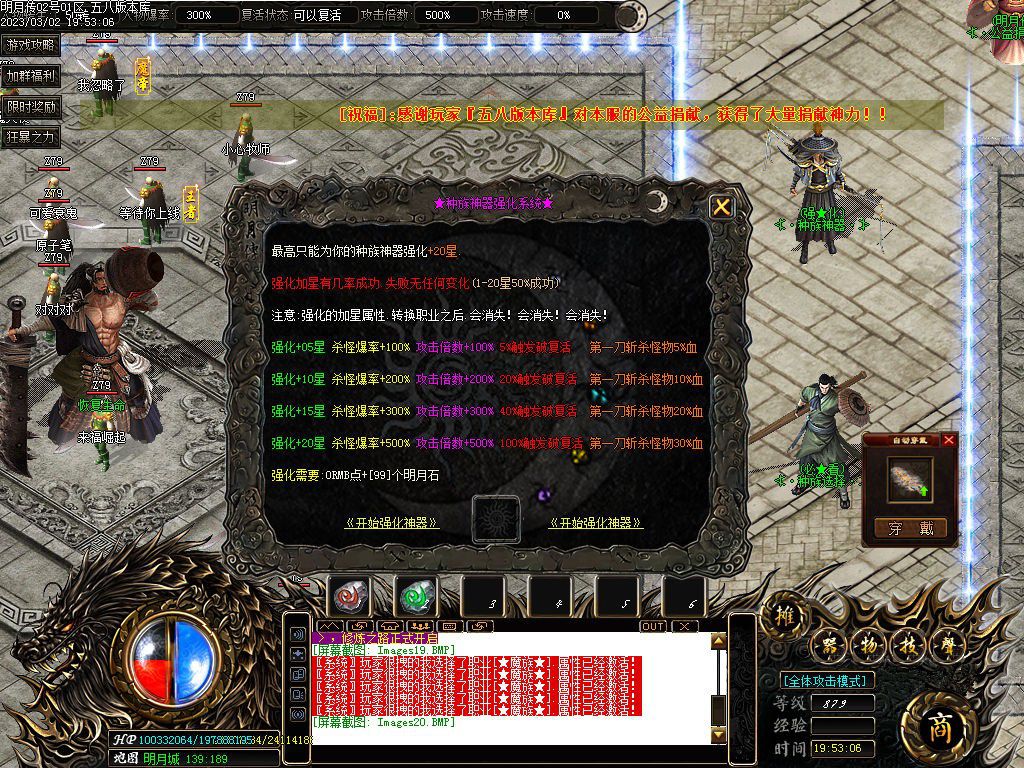Screen dimensions: 1024x768
Task: Click the chat log message area
Action: (x=508, y=680)
